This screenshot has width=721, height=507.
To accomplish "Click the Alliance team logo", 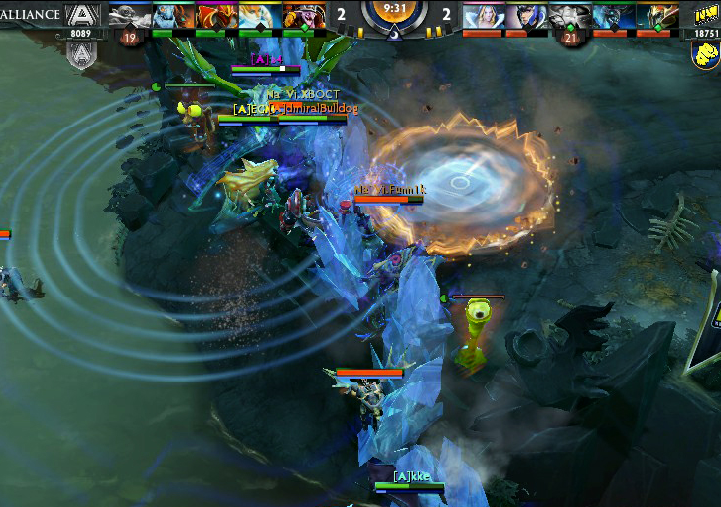I will [x=83, y=15].
